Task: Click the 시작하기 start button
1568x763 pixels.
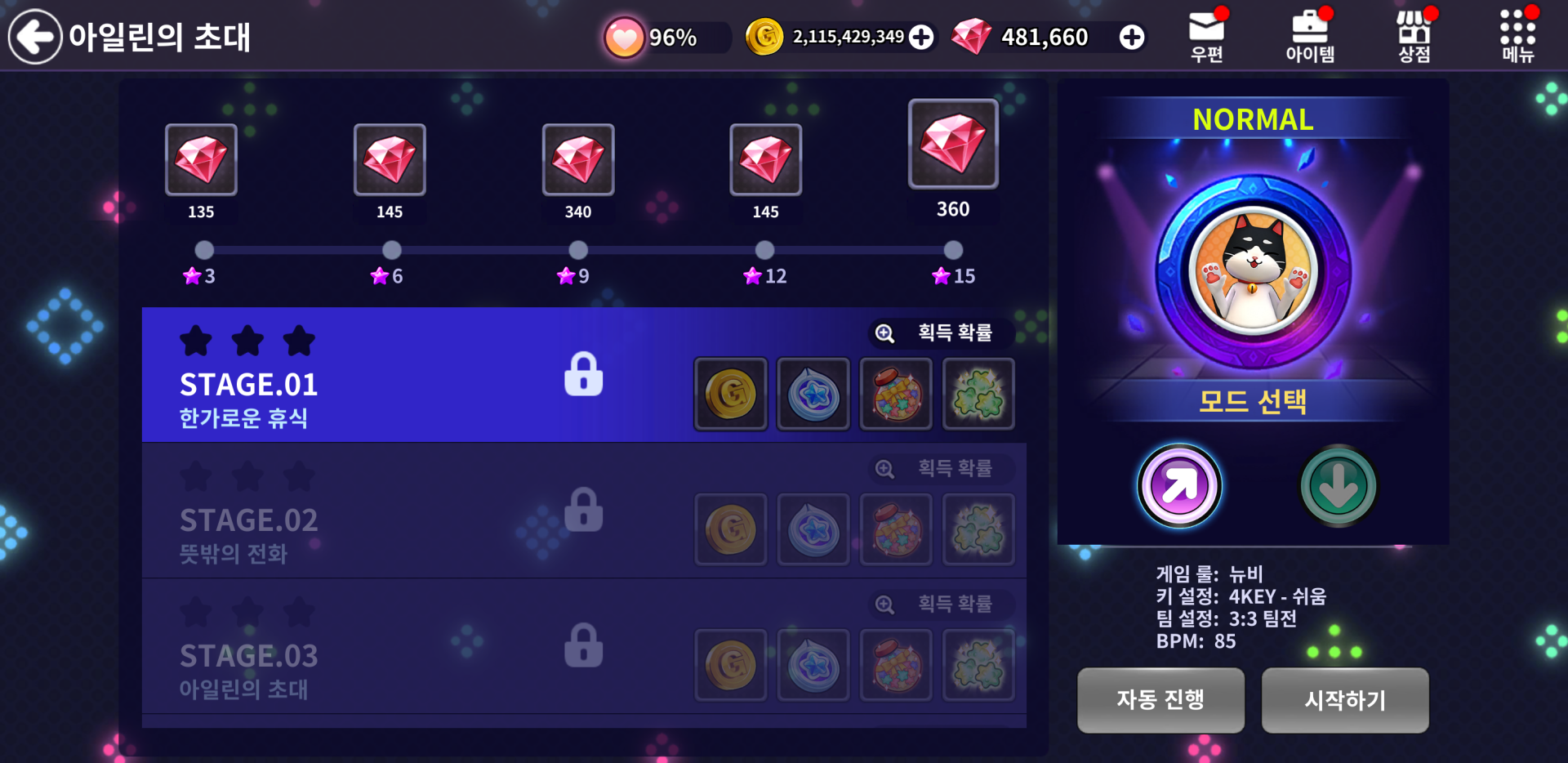Action: coord(1345,700)
